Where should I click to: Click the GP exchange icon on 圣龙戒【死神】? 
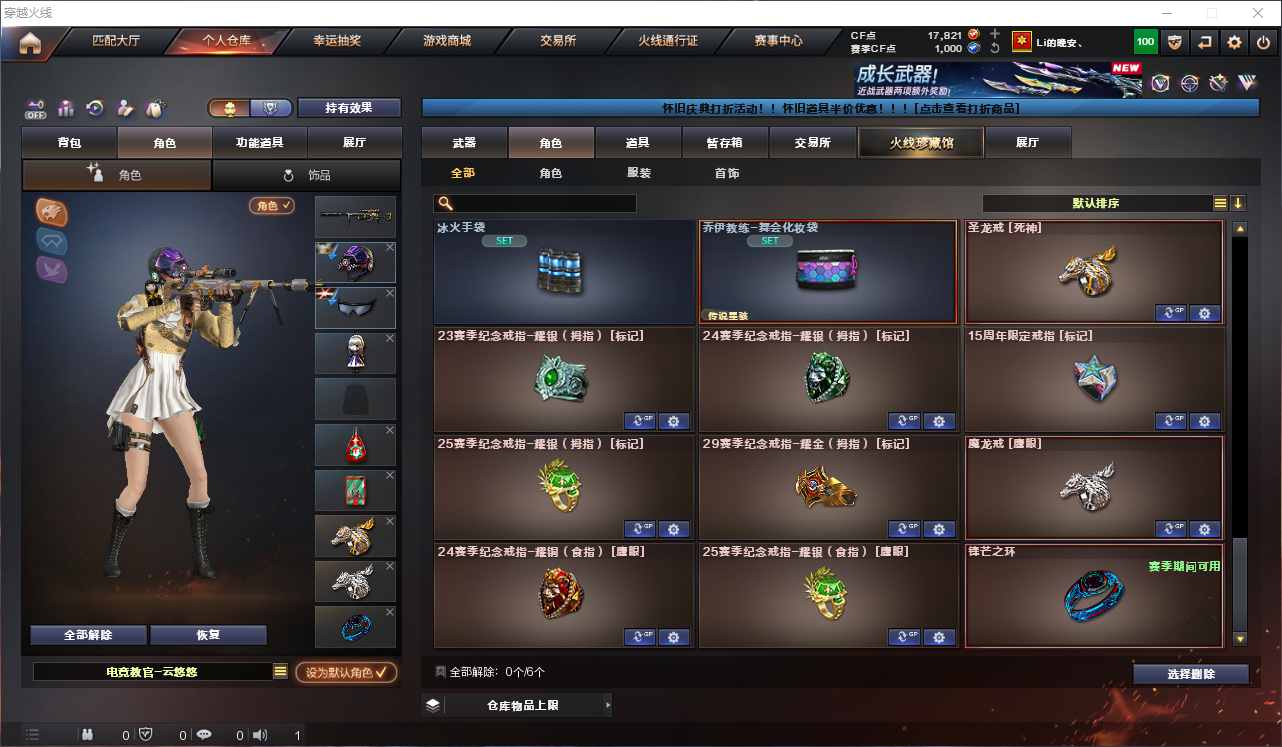pos(1169,313)
